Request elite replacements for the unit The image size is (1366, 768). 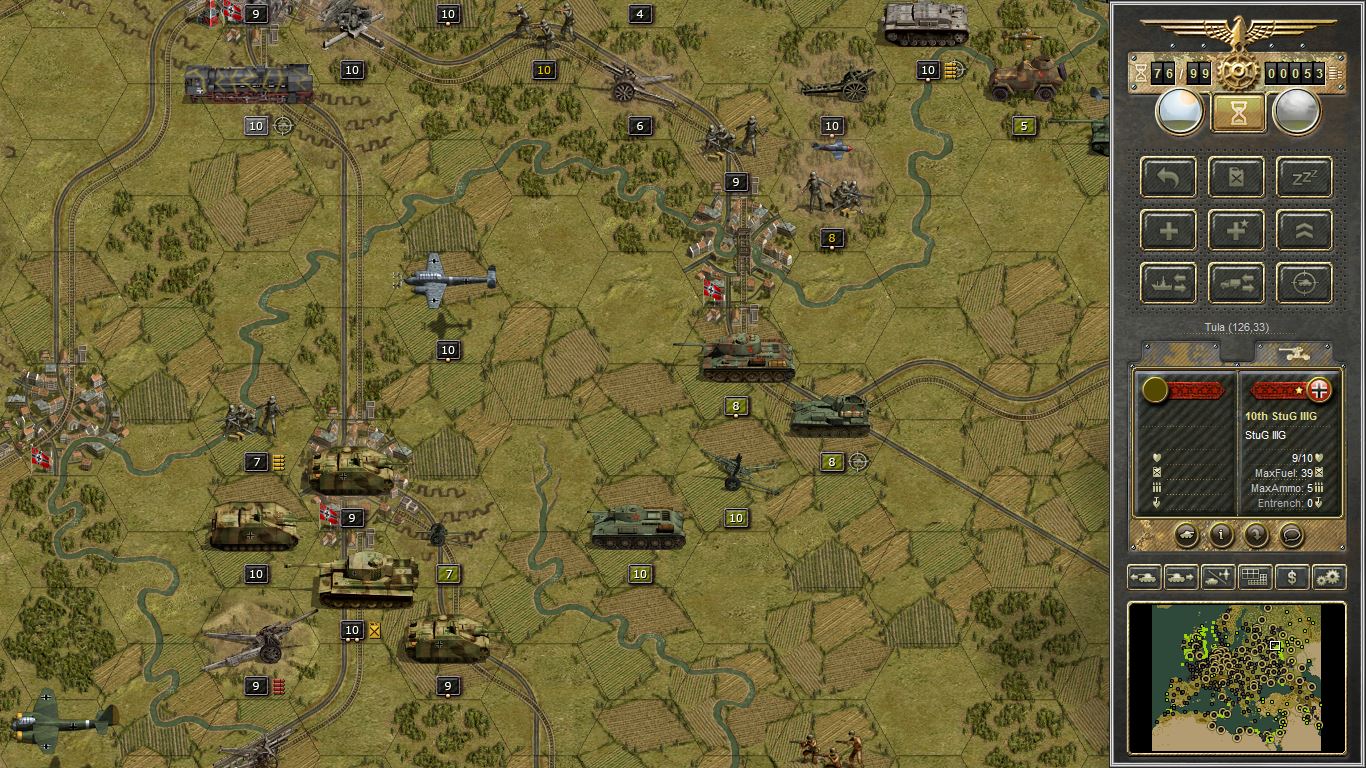(x=1236, y=230)
